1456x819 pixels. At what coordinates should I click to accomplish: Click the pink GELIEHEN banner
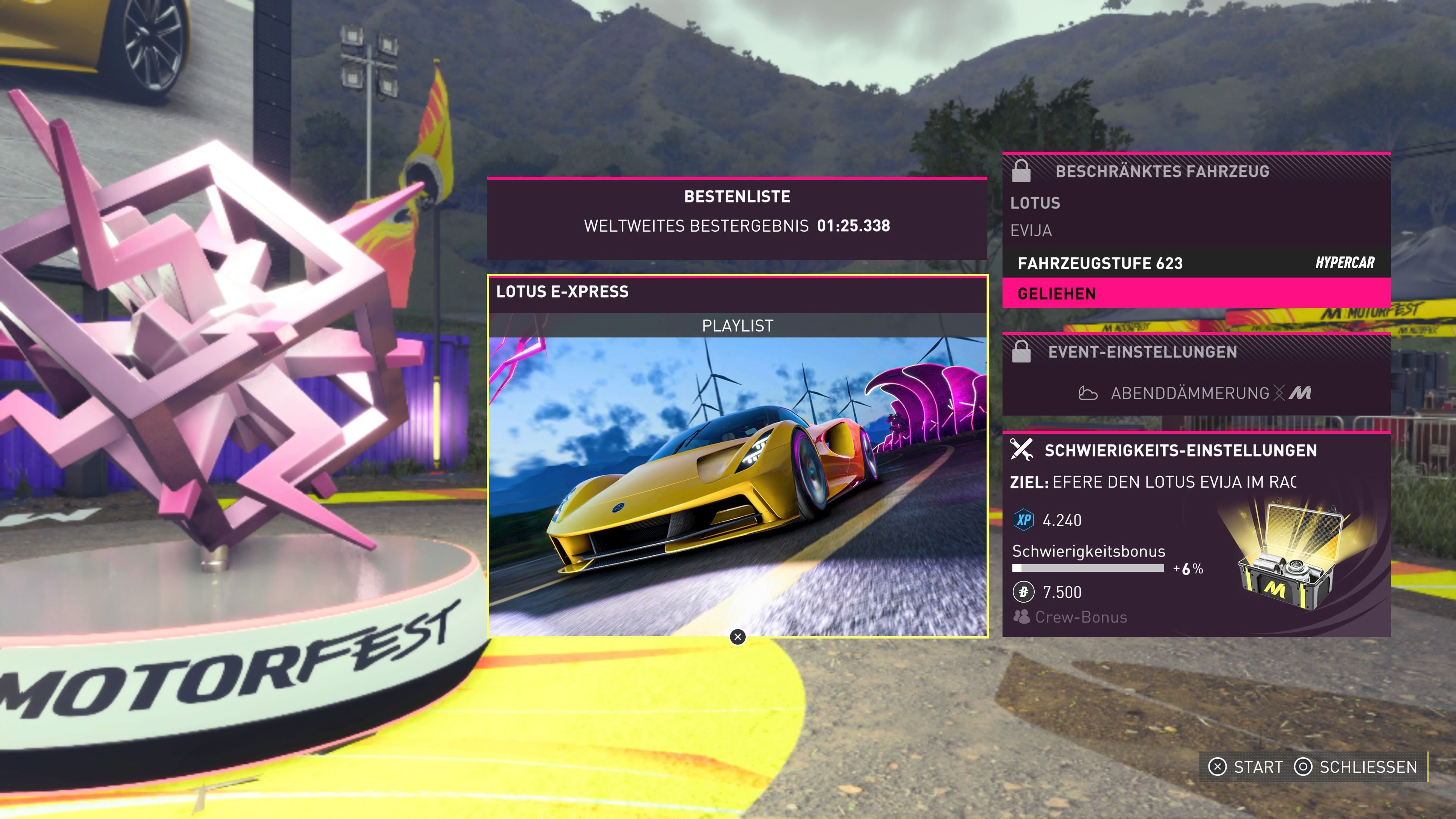[x=1056, y=293]
